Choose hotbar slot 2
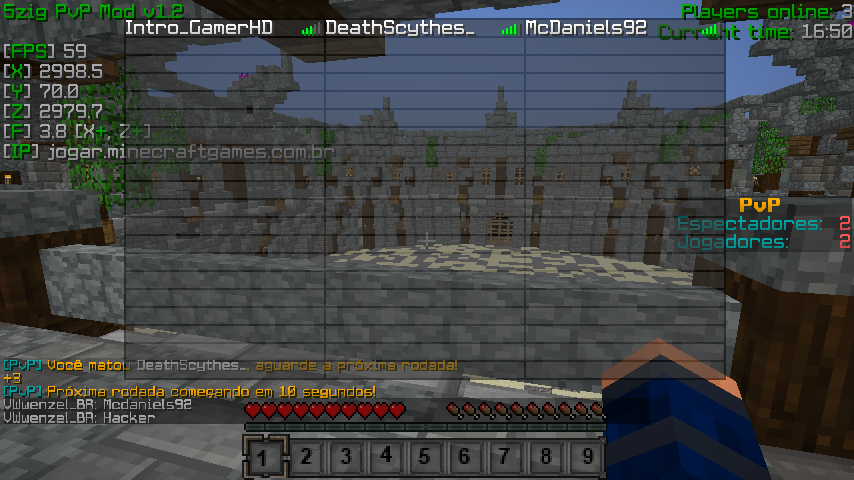This screenshot has height=480, width=854. coord(305,457)
